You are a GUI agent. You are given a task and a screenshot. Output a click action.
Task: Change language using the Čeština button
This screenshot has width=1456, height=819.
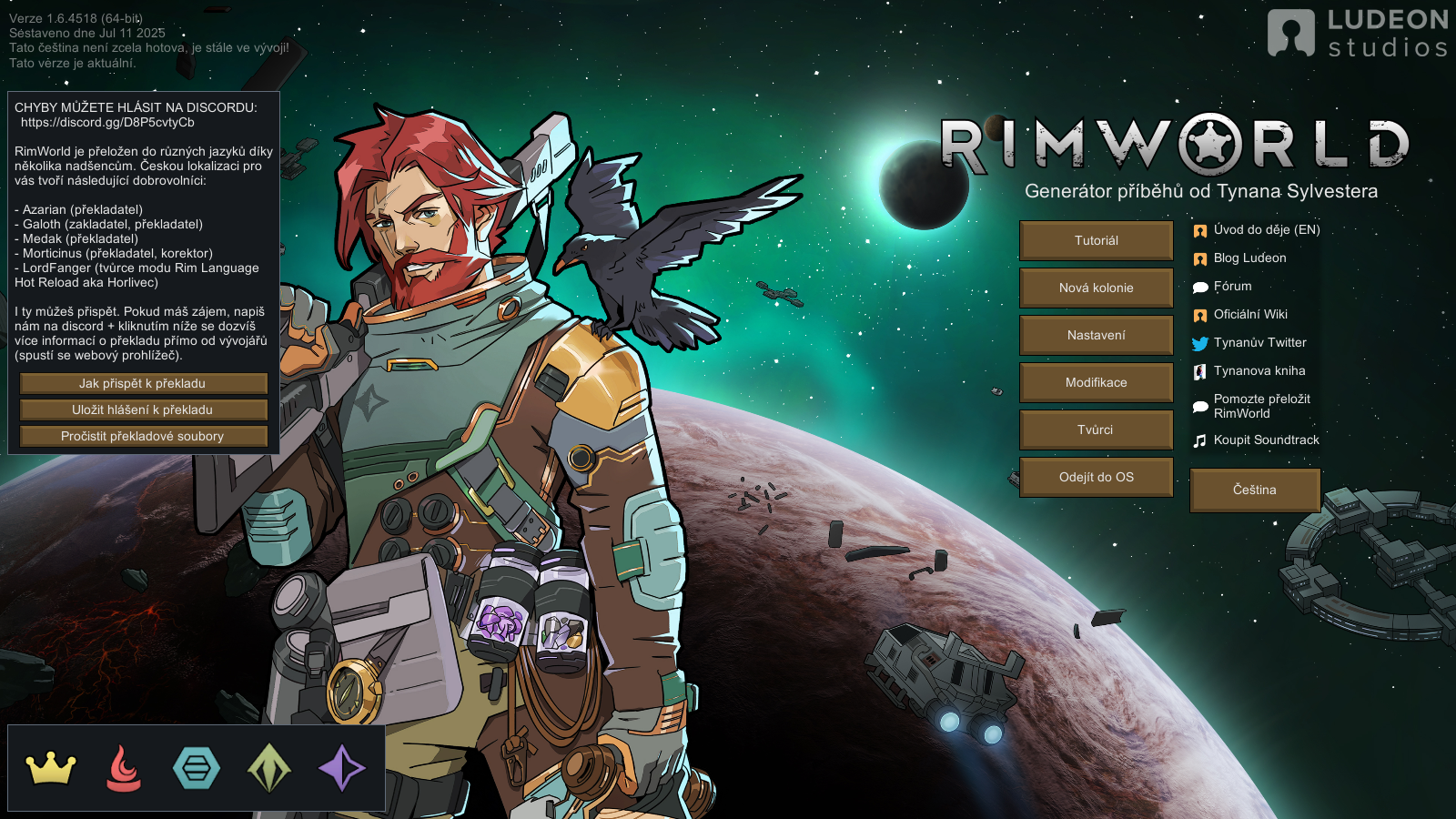click(1254, 490)
